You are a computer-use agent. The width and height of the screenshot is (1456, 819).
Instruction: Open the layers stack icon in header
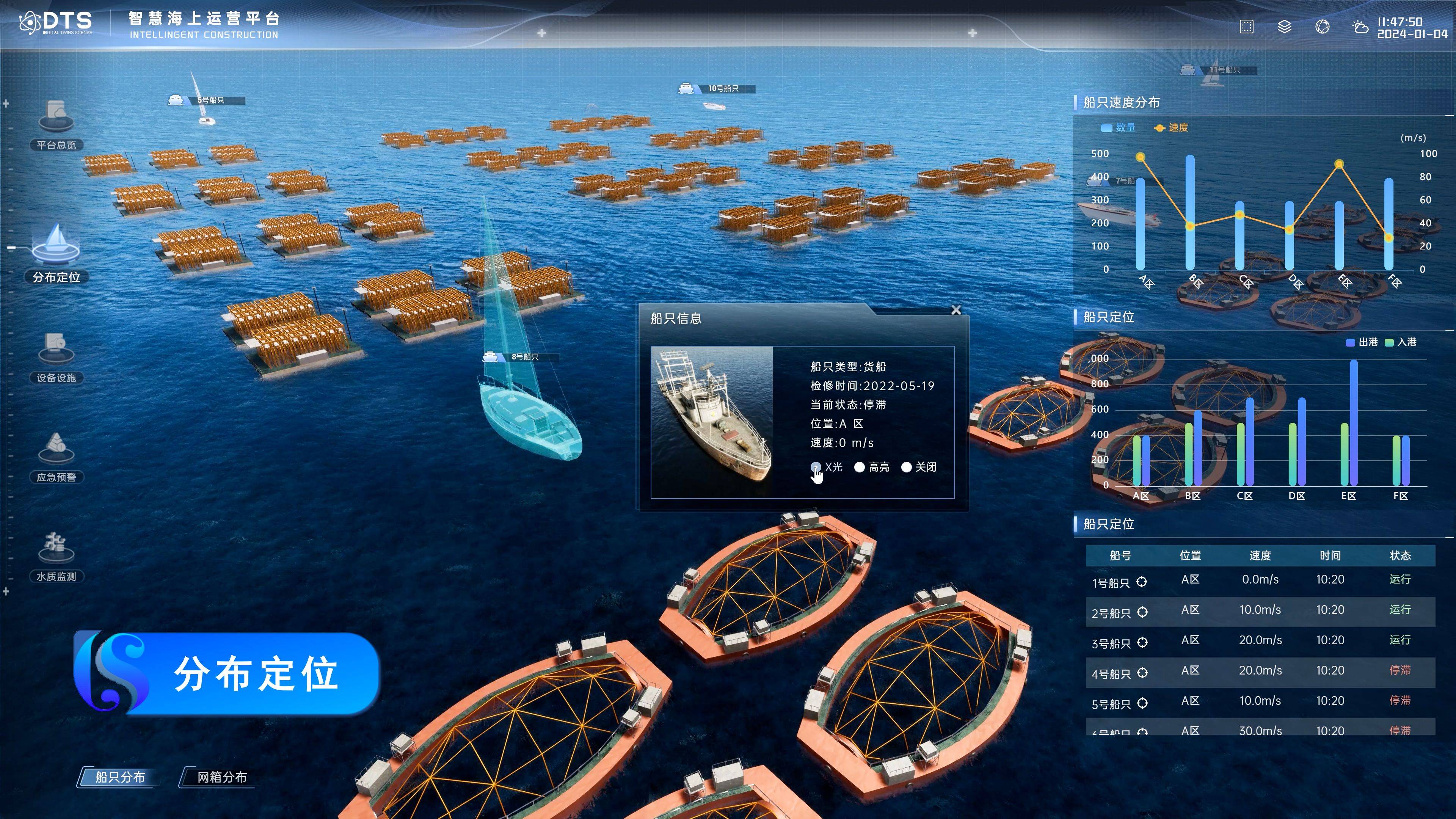[1284, 27]
